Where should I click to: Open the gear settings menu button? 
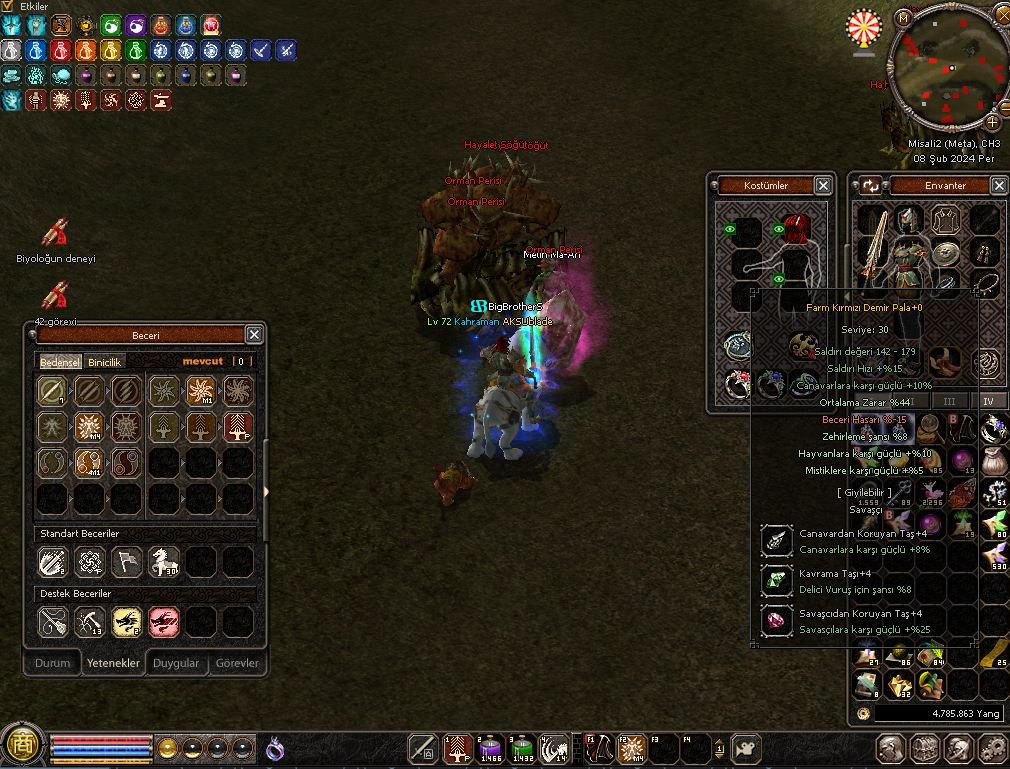click(x=992, y=748)
